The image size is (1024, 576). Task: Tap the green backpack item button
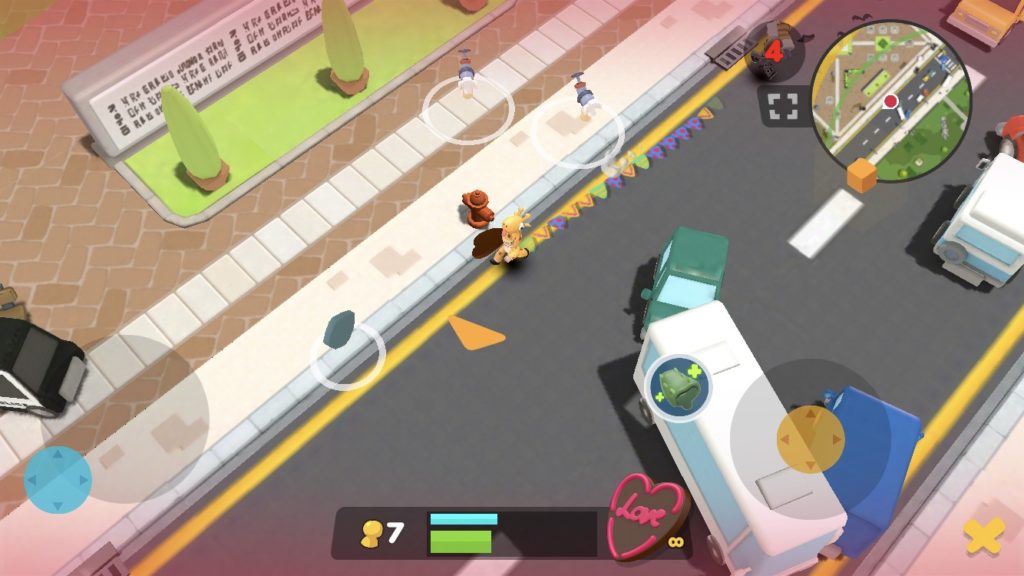680,387
